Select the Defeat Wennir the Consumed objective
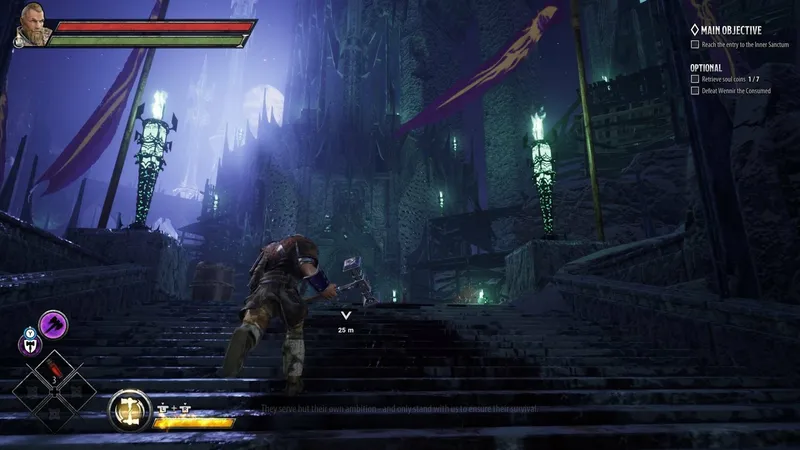This screenshot has width=800, height=450. (x=742, y=91)
